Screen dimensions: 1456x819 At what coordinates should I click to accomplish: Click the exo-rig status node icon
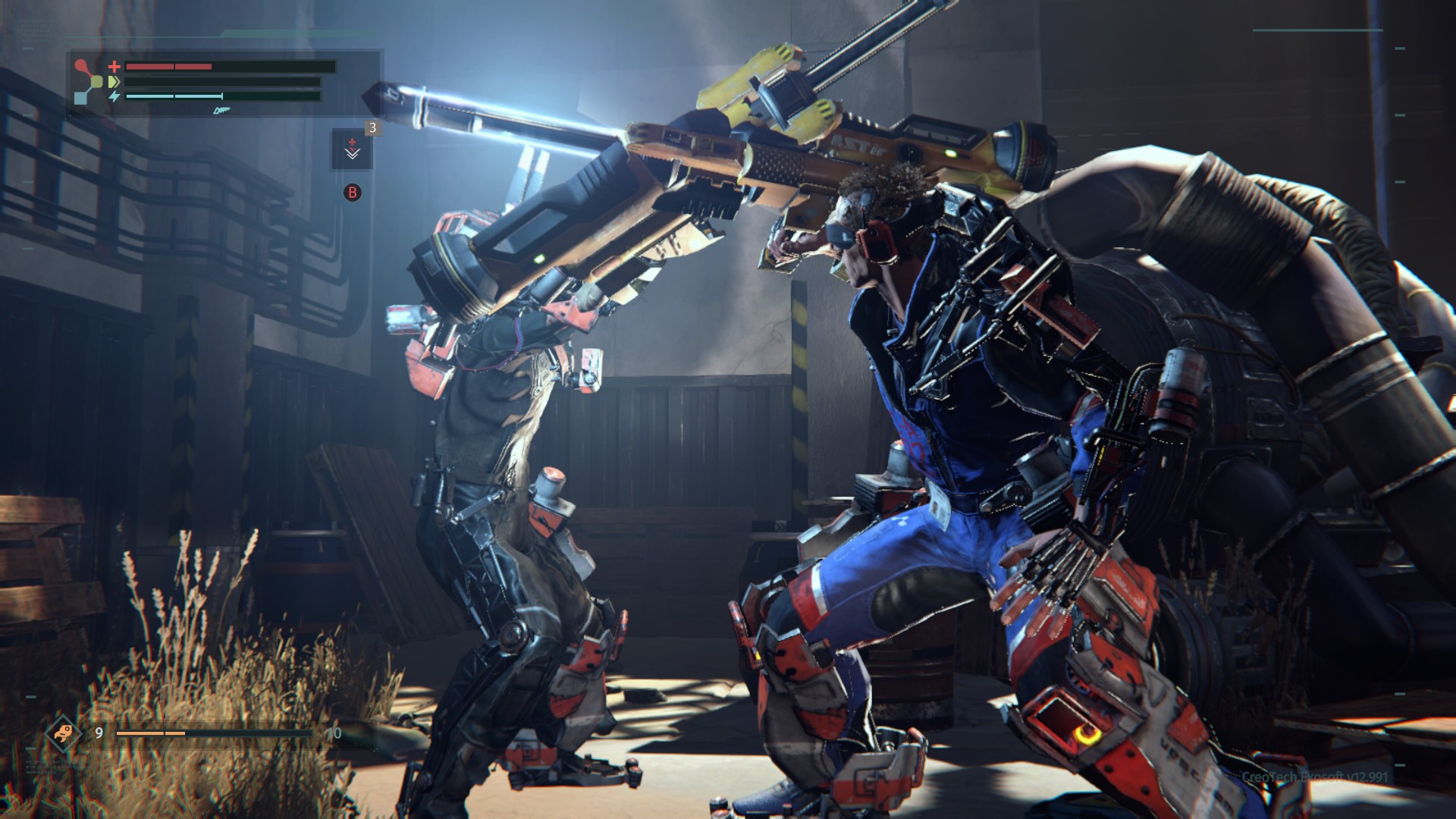(x=89, y=81)
